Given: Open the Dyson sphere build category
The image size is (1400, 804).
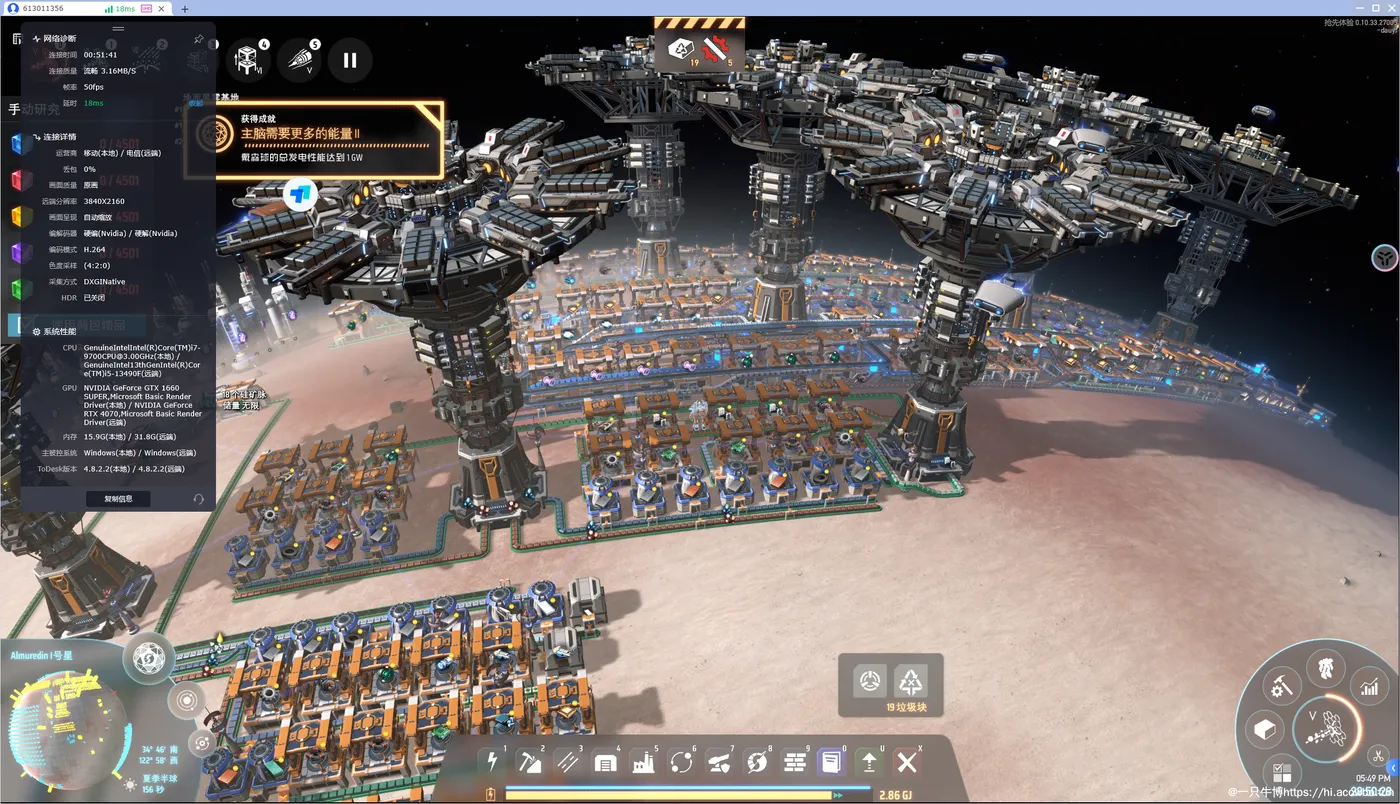Looking at the screenshot, I should (757, 763).
